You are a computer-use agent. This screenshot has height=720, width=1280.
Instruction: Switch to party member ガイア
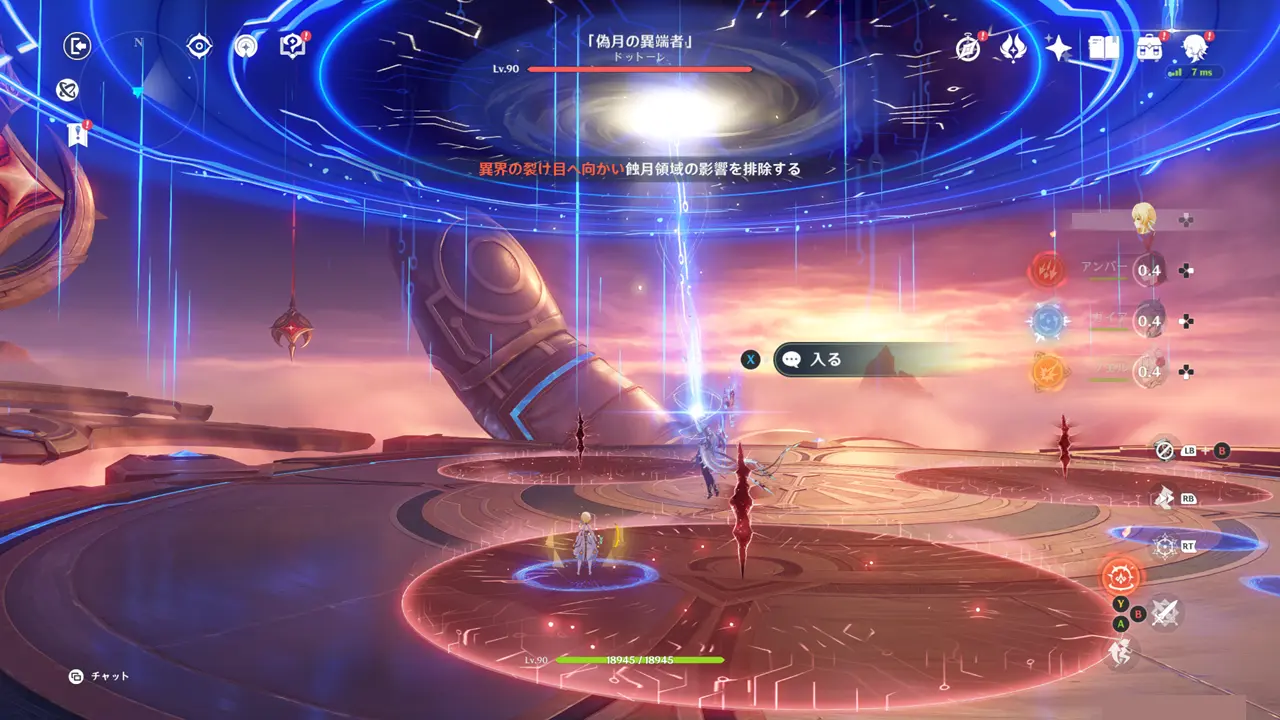[1148, 321]
